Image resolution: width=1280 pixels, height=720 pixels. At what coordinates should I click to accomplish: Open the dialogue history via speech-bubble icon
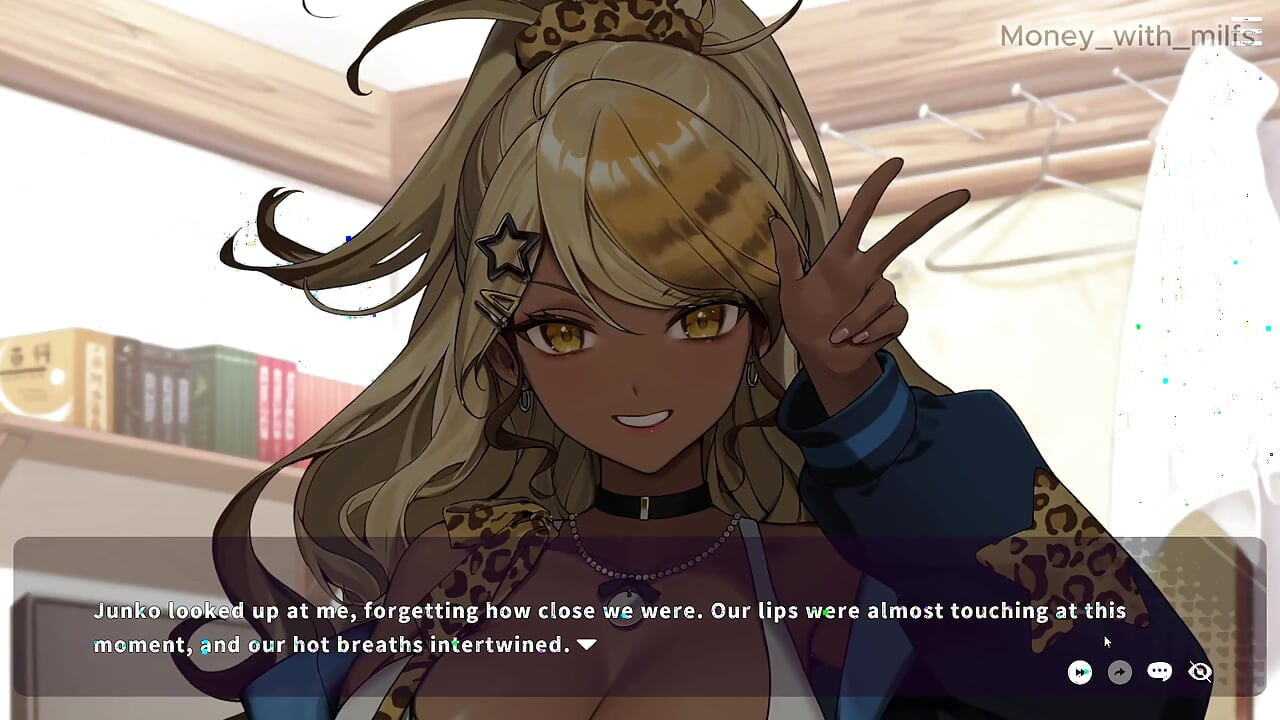pyautogui.click(x=1159, y=672)
